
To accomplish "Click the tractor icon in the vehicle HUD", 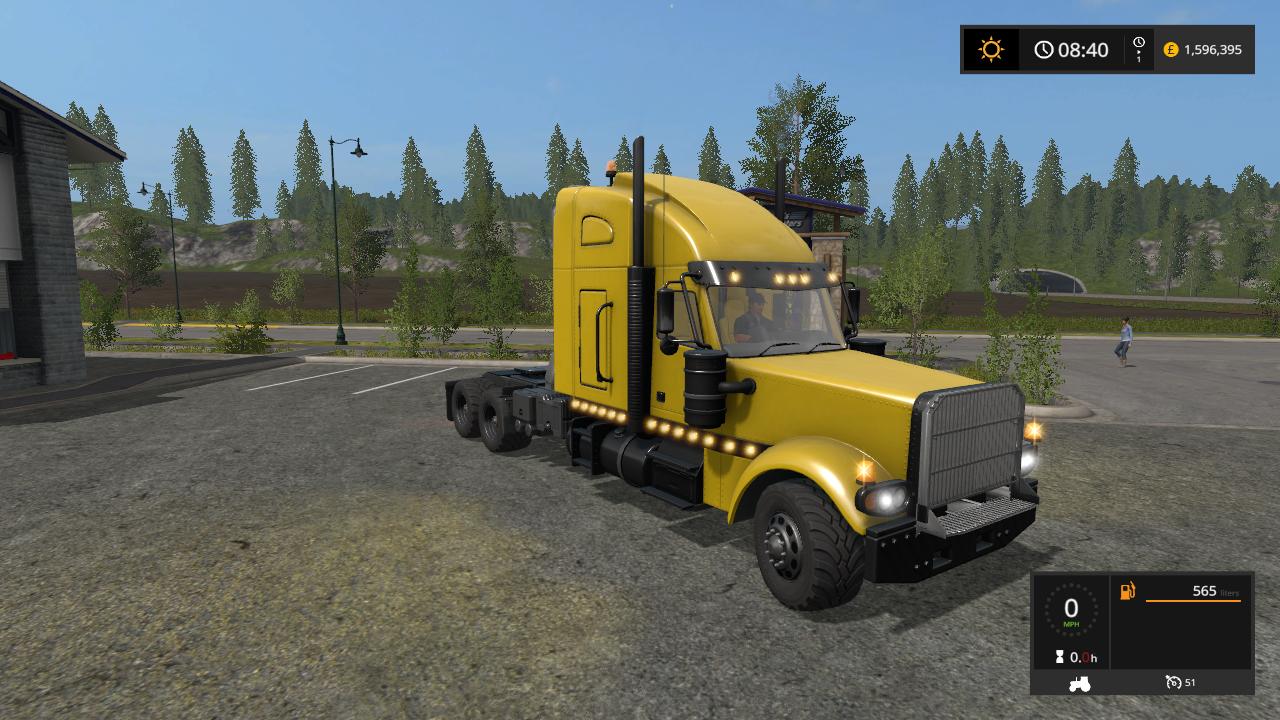I will pyautogui.click(x=1078, y=682).
